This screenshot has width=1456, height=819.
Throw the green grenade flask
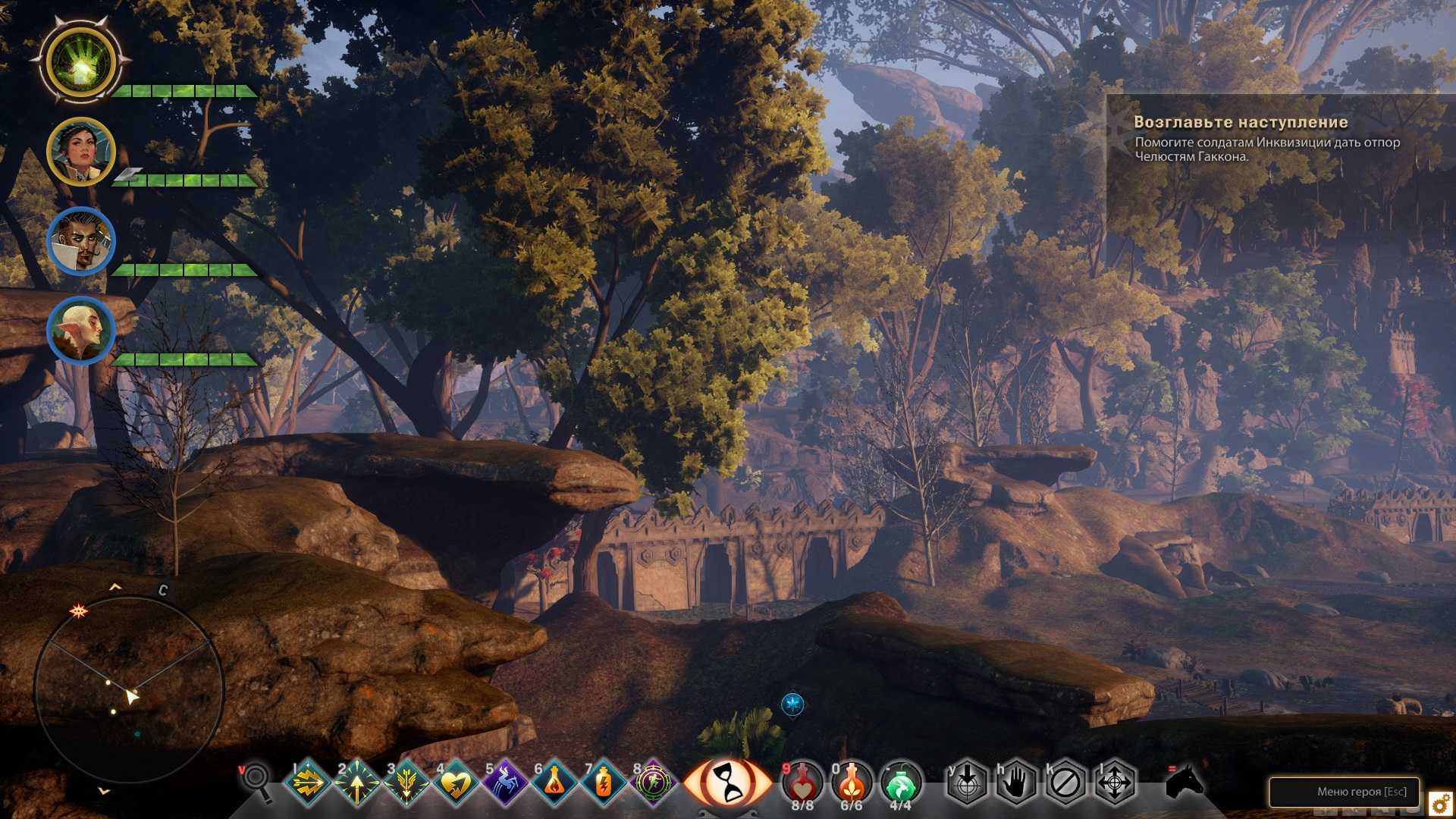pyautogui.click(x=901, y=782)
